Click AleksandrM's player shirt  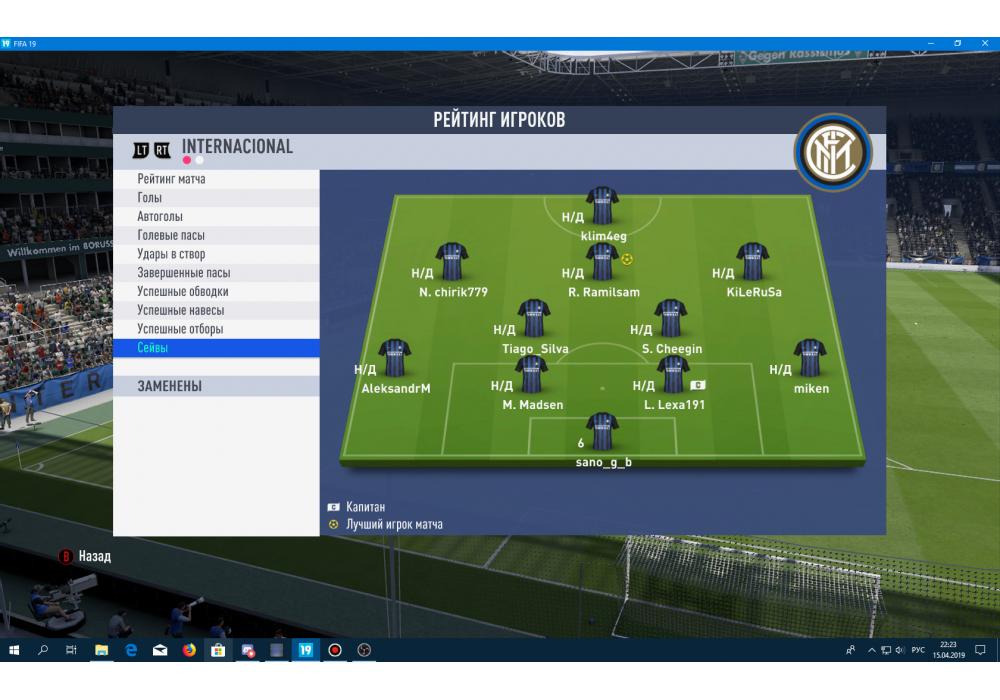(x=395, y=358)
